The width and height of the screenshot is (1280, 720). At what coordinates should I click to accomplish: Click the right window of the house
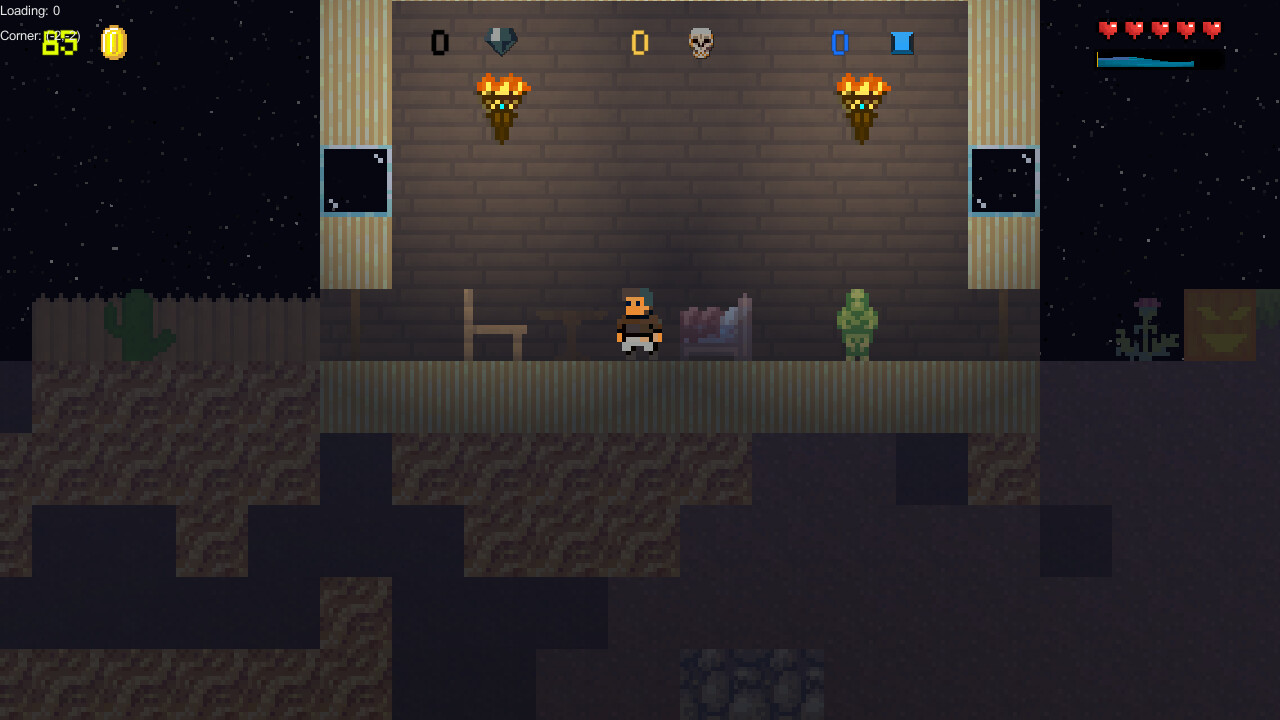pyautogui.click(x=1003, y=181)
